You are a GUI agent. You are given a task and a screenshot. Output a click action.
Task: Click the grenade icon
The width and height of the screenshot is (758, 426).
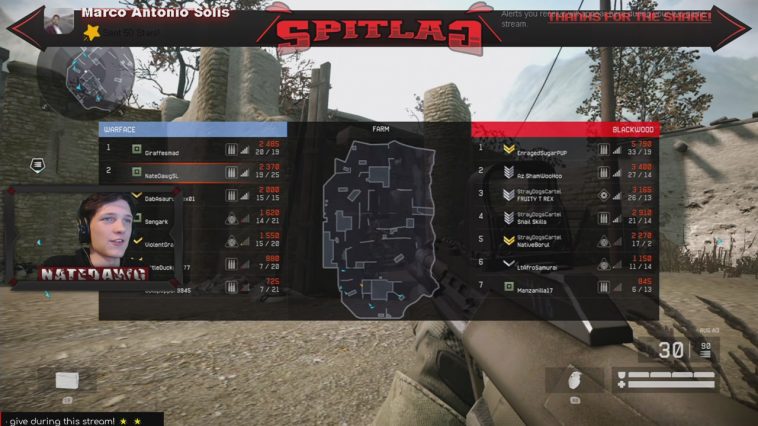click(x=574, y=381)
